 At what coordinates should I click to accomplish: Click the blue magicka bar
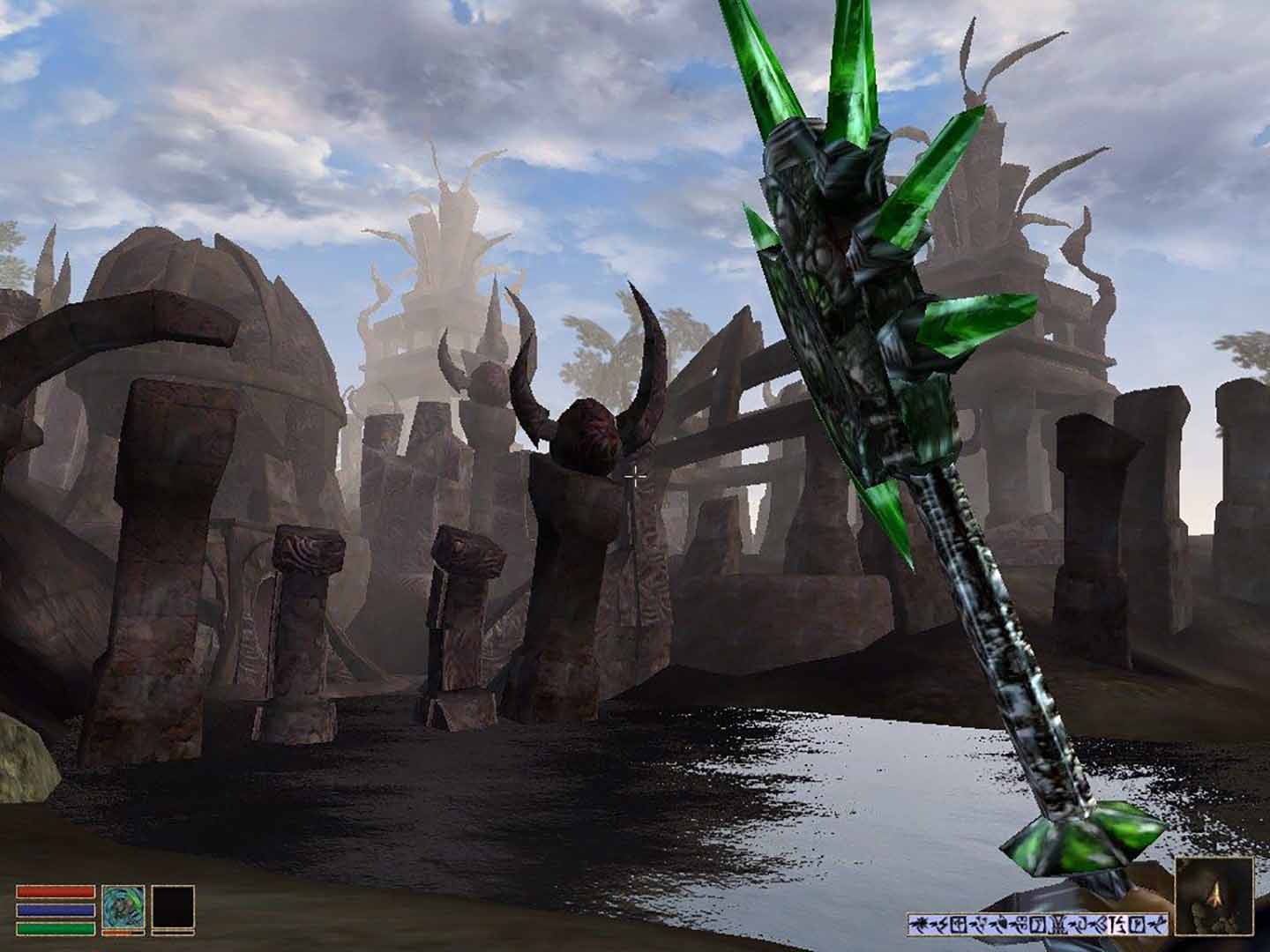(x=56, y=910)
